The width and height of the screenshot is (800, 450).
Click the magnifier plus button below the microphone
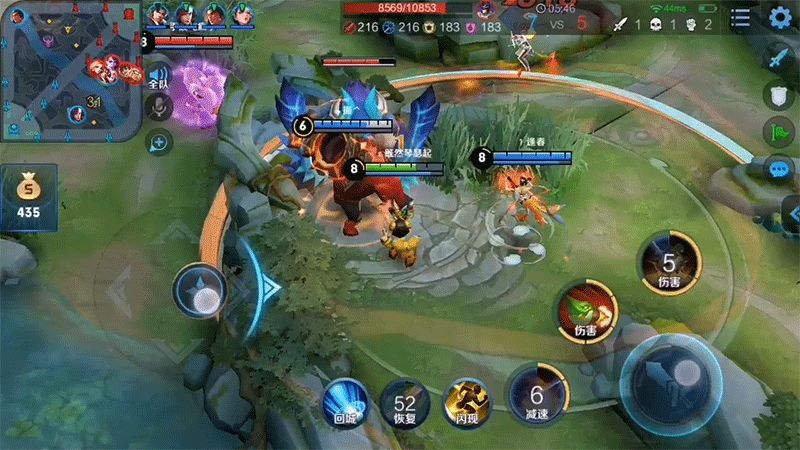(158, 143)
